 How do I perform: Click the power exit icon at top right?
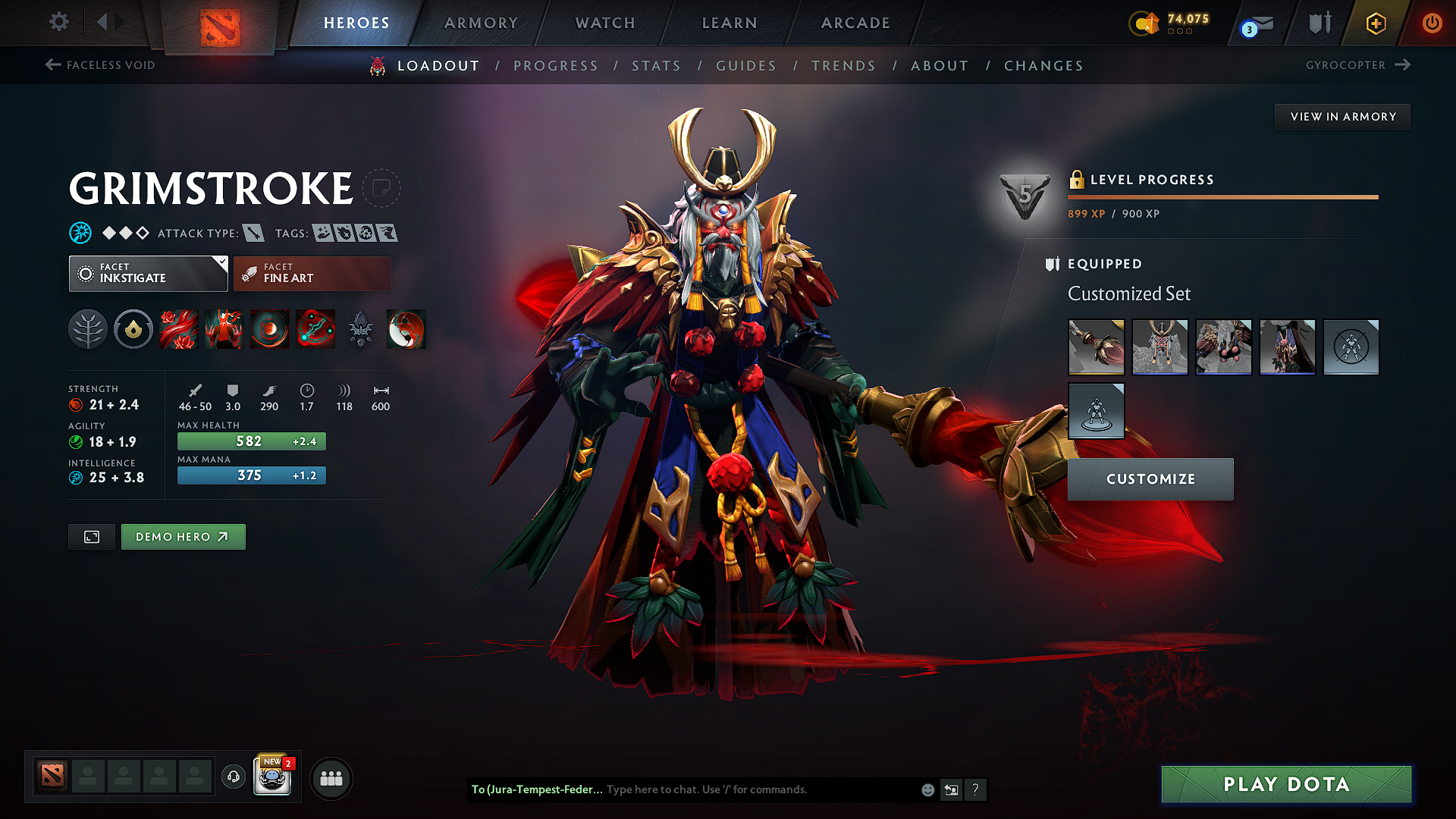(1432, 23)
